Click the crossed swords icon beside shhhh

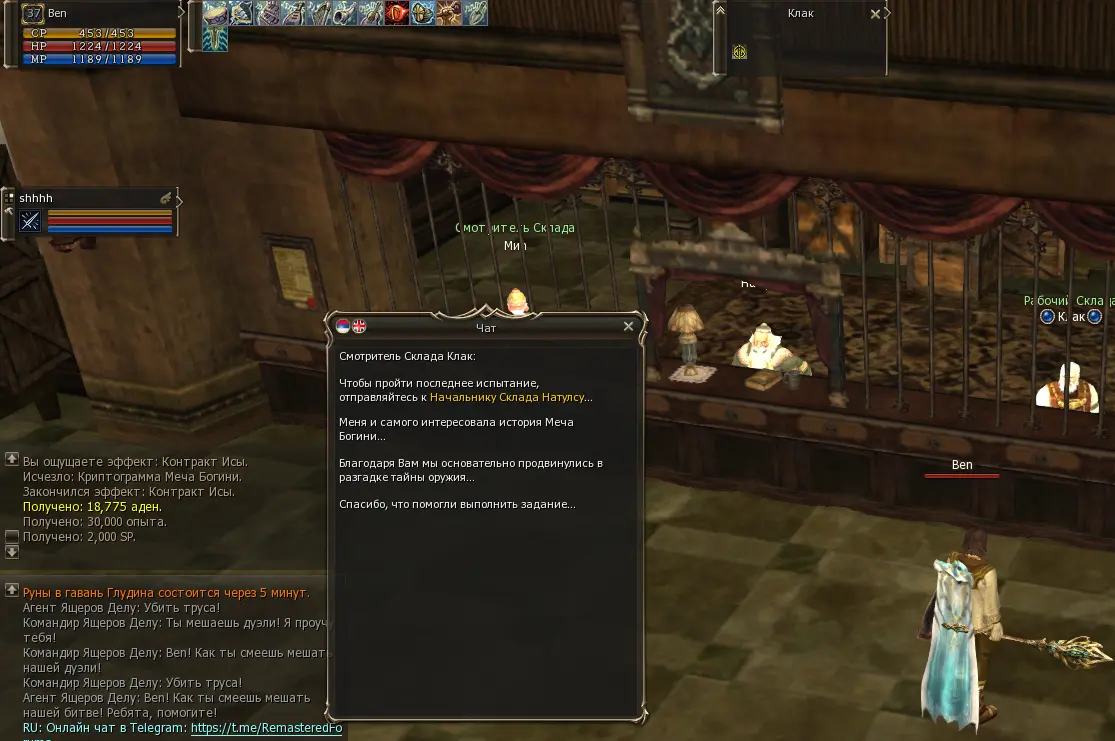[x=30, y=221]
